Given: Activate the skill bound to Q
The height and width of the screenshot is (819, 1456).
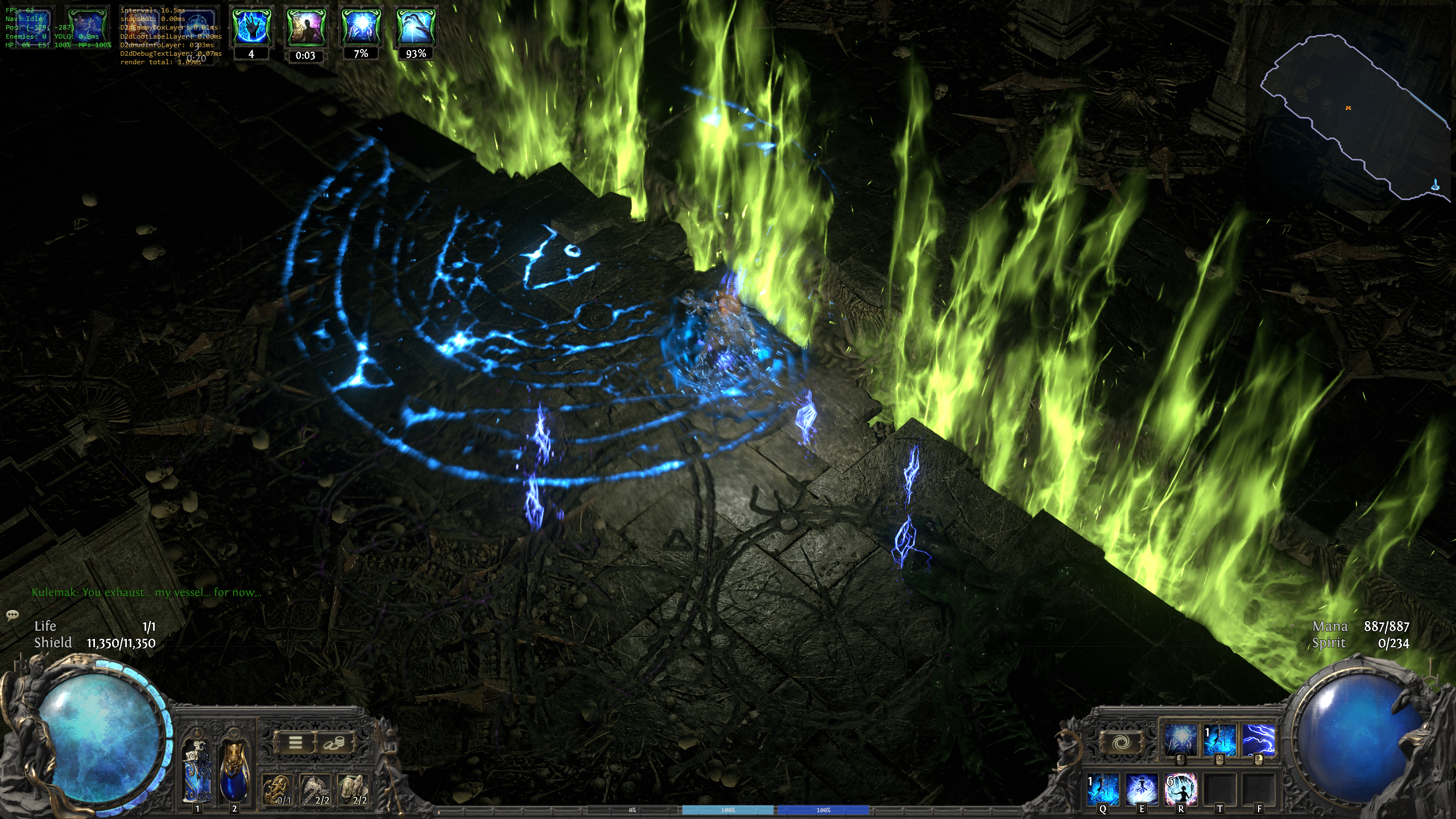Looking at the screenshot, I should 1103,789.
